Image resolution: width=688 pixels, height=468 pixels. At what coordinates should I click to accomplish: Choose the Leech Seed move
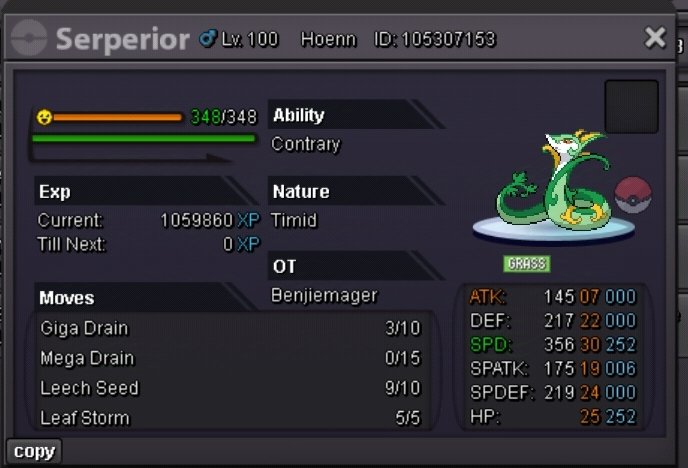(x=230, y=388)
